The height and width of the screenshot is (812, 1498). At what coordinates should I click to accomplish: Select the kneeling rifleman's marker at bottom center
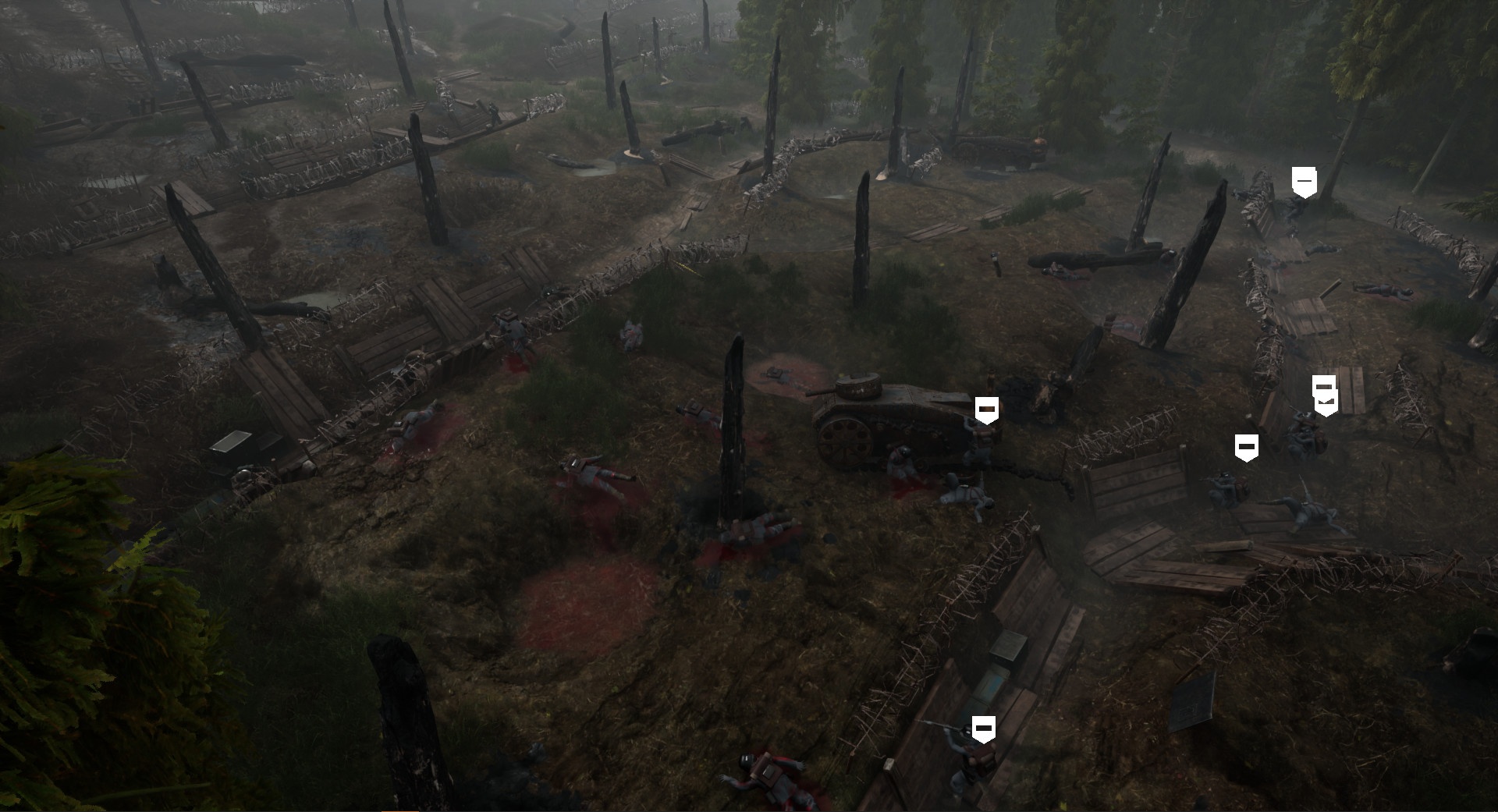(x=984, y=728)
